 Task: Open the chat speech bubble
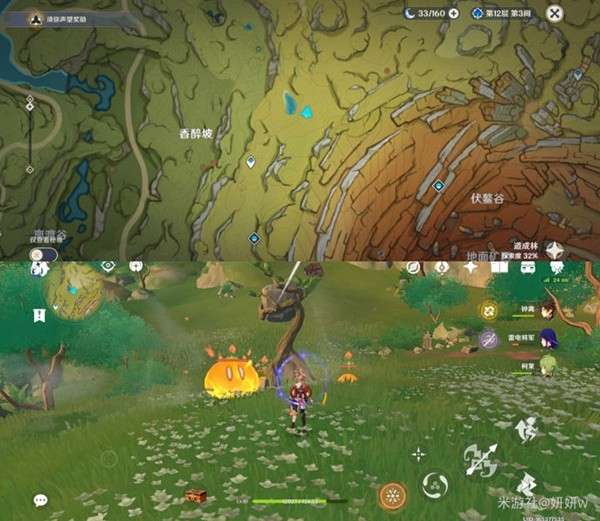pos(41,500)
